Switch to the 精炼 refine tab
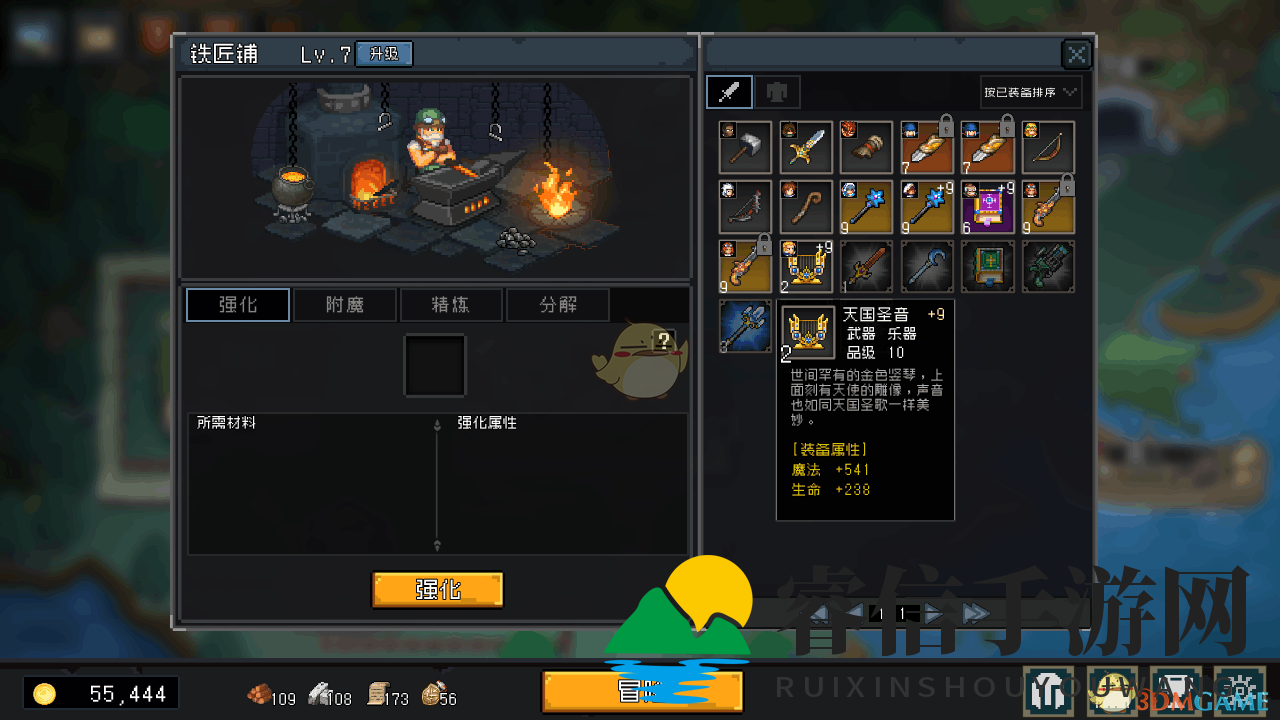This screenshot has width=1280, height=720. point(451,304)
